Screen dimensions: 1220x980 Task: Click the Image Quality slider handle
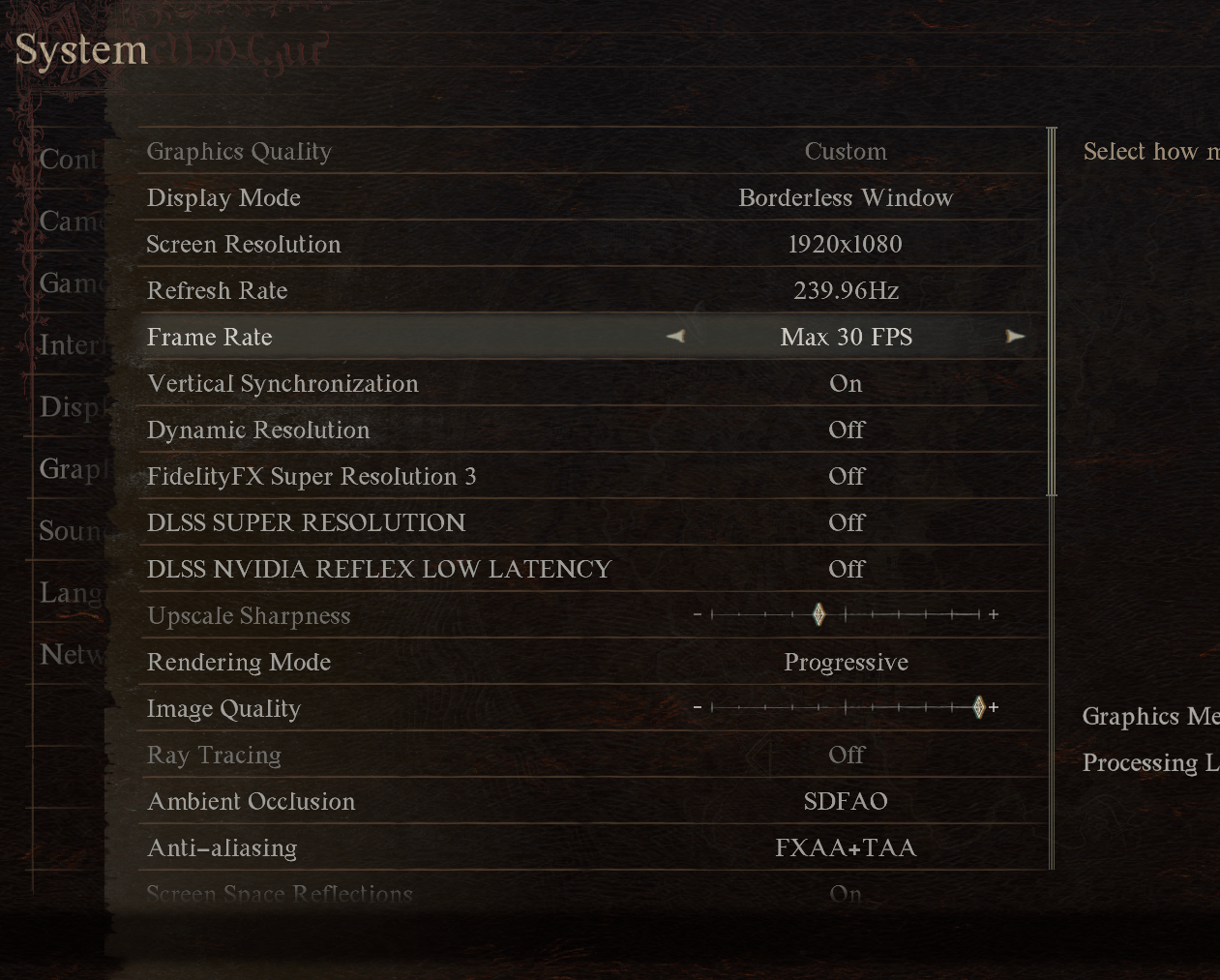tap(978, 708)
